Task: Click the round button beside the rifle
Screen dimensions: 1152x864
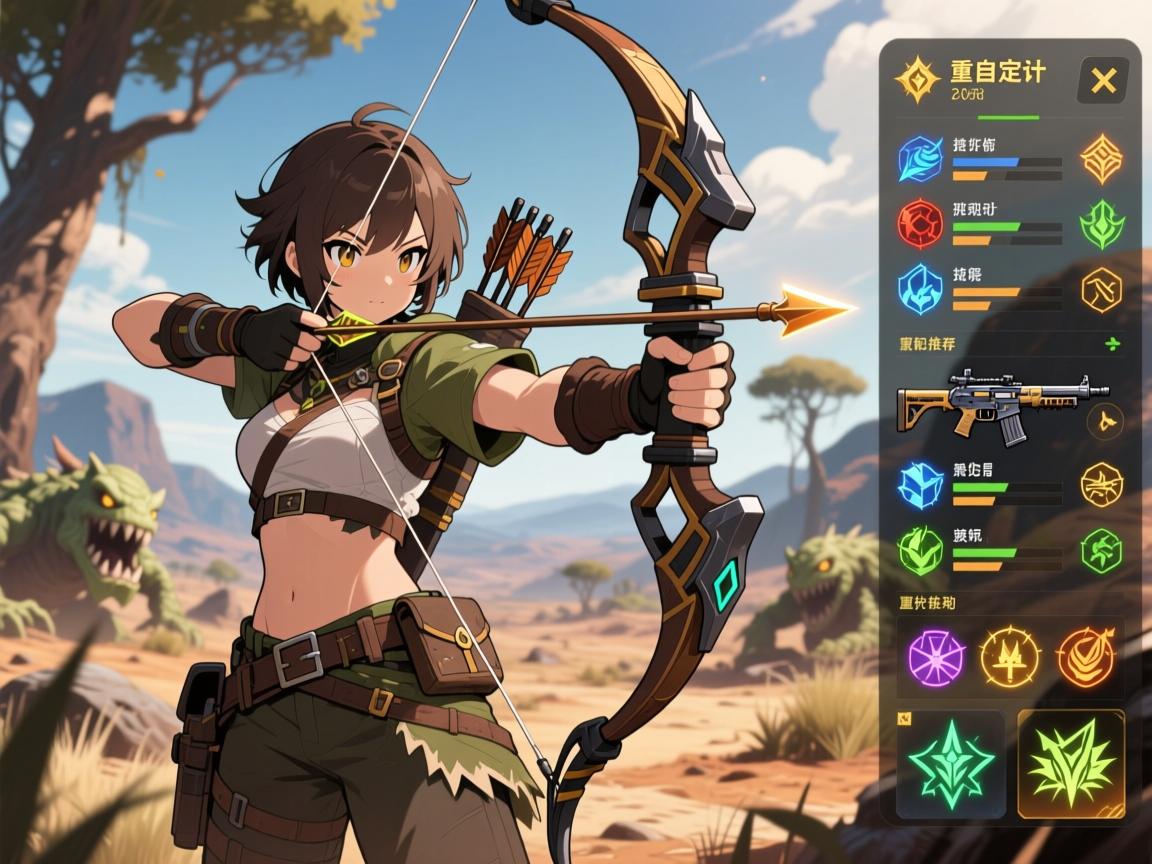Action: coord(1105,421)
